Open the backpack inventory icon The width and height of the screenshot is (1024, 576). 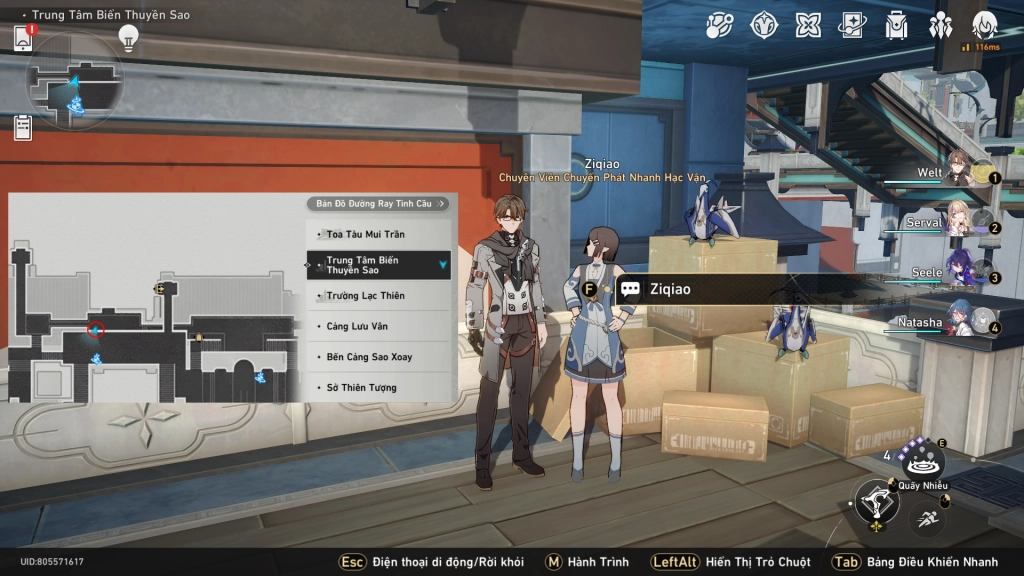click(896, 25)
